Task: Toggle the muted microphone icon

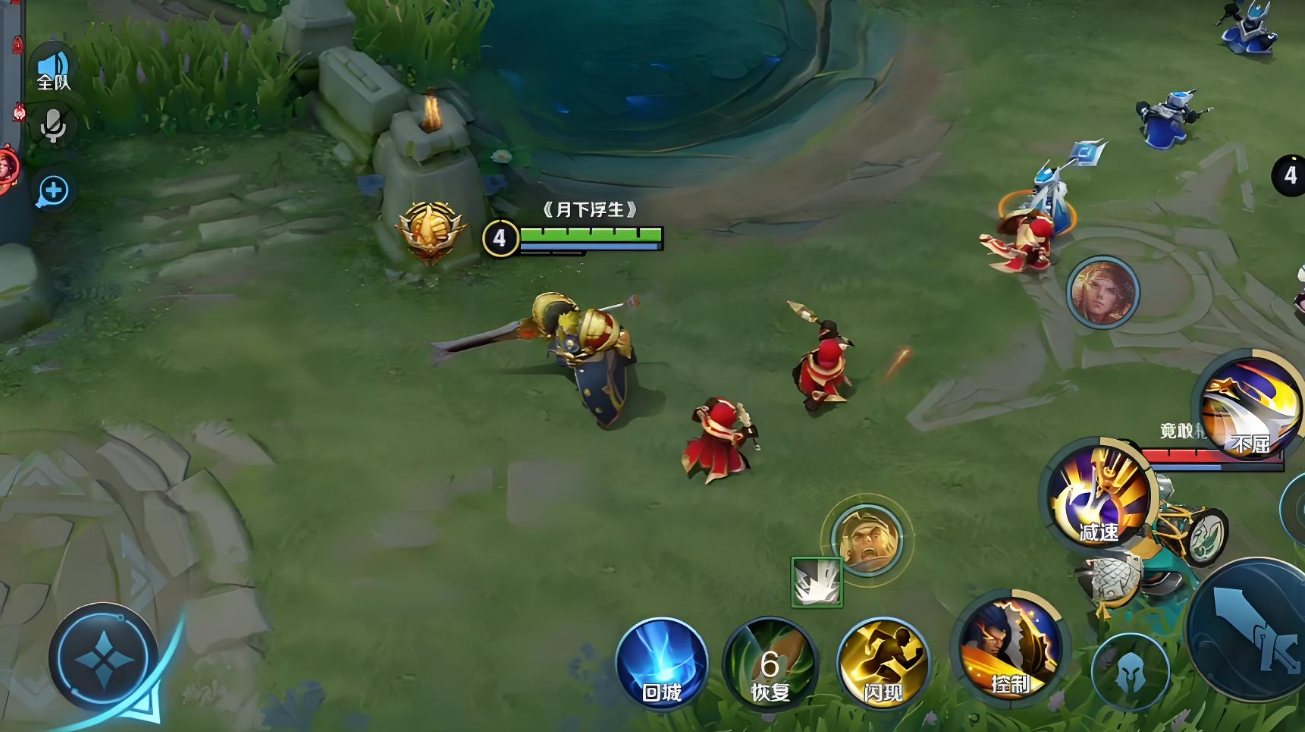Action: (x=53, y=126)
